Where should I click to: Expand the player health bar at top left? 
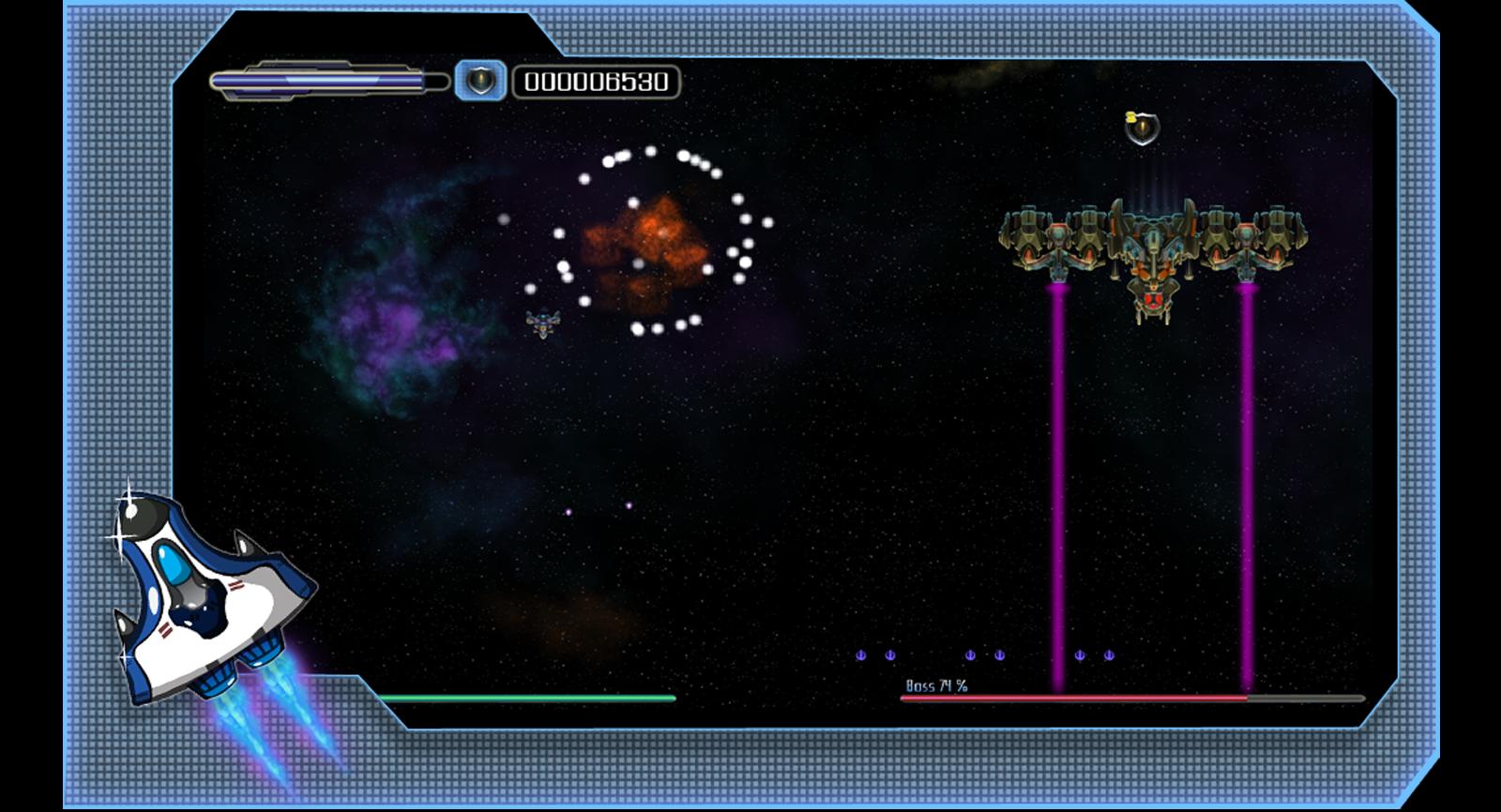point(324,80)
